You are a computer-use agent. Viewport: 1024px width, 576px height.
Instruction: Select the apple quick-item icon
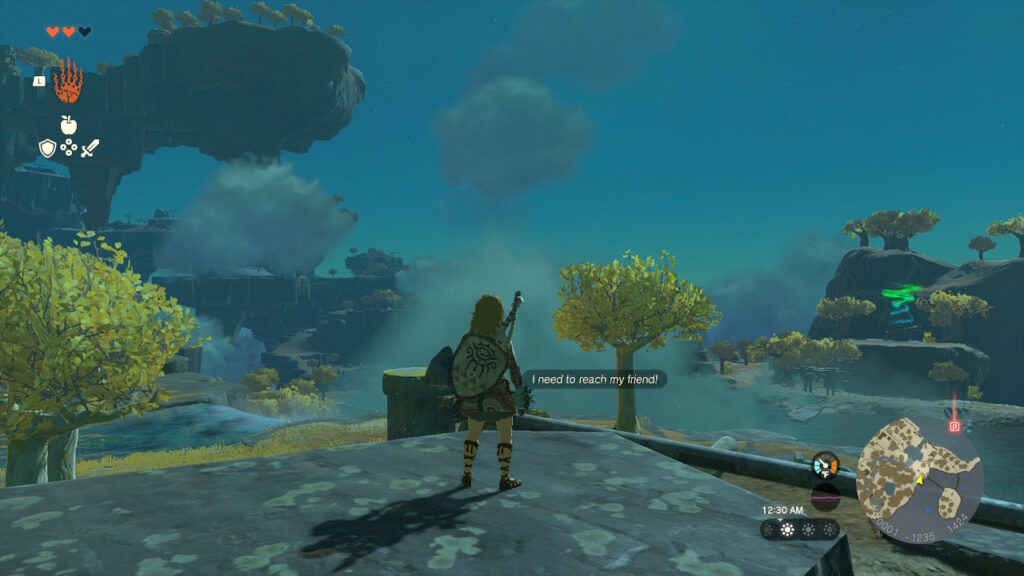[68, 125]
